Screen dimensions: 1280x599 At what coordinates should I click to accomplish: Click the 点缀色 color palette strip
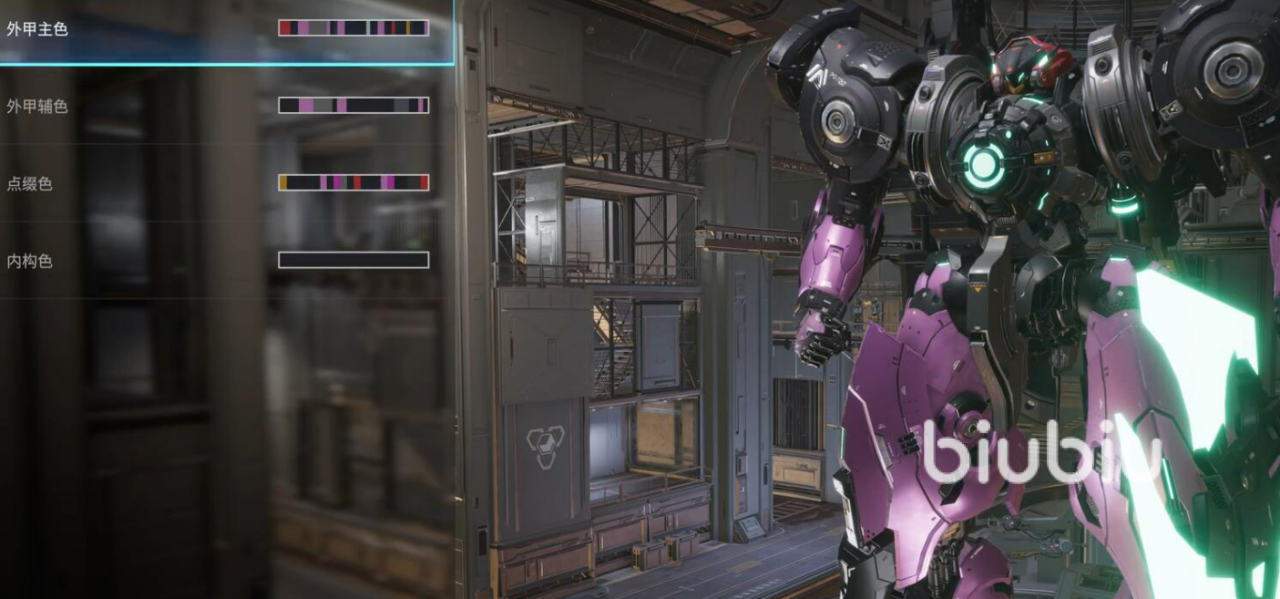coord(353,183)
